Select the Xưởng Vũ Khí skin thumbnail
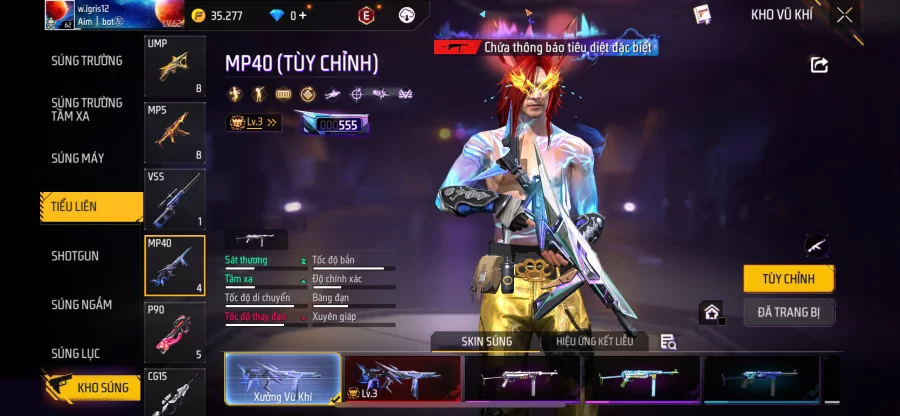The image size is (900, 416). (x=283, y=380)
